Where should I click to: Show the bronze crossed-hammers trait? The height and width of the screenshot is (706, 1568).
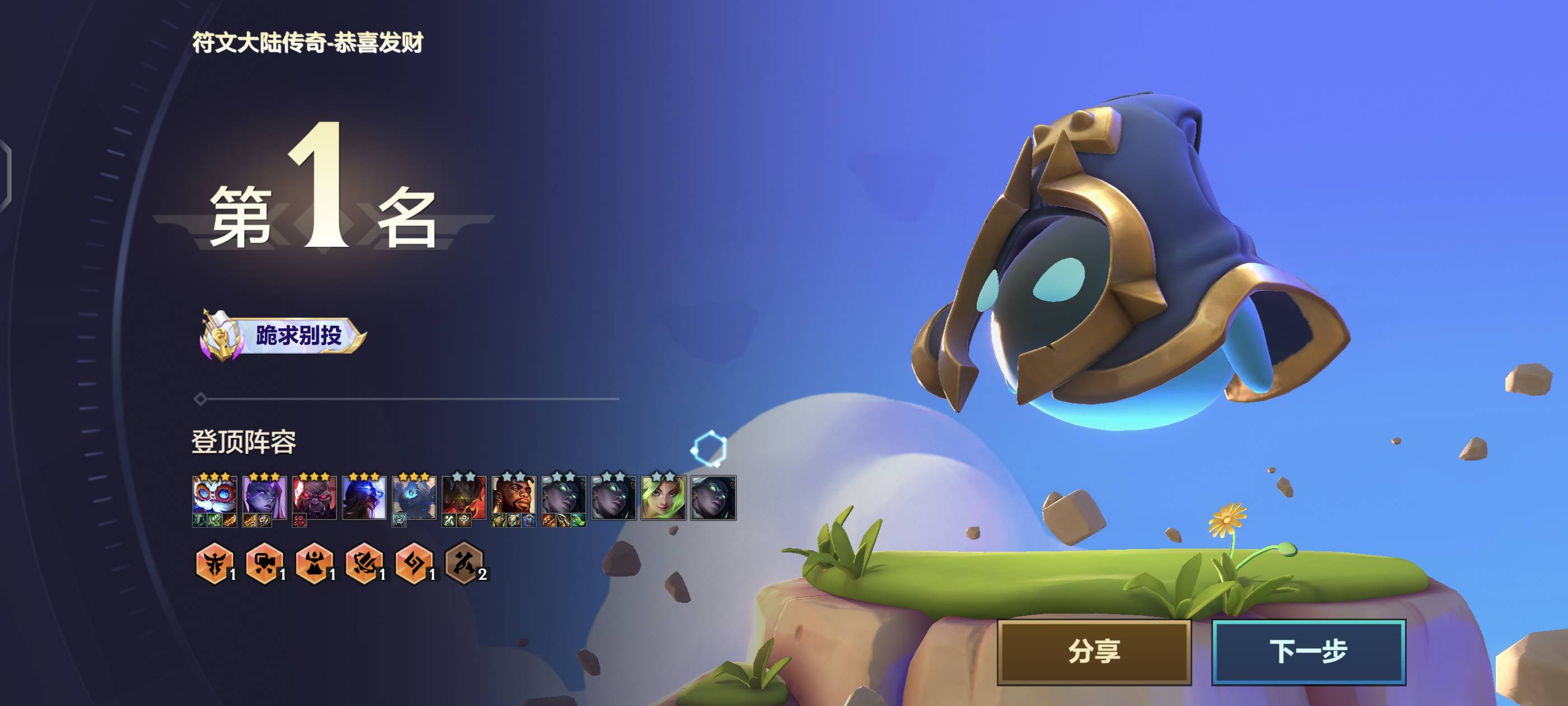464,563
